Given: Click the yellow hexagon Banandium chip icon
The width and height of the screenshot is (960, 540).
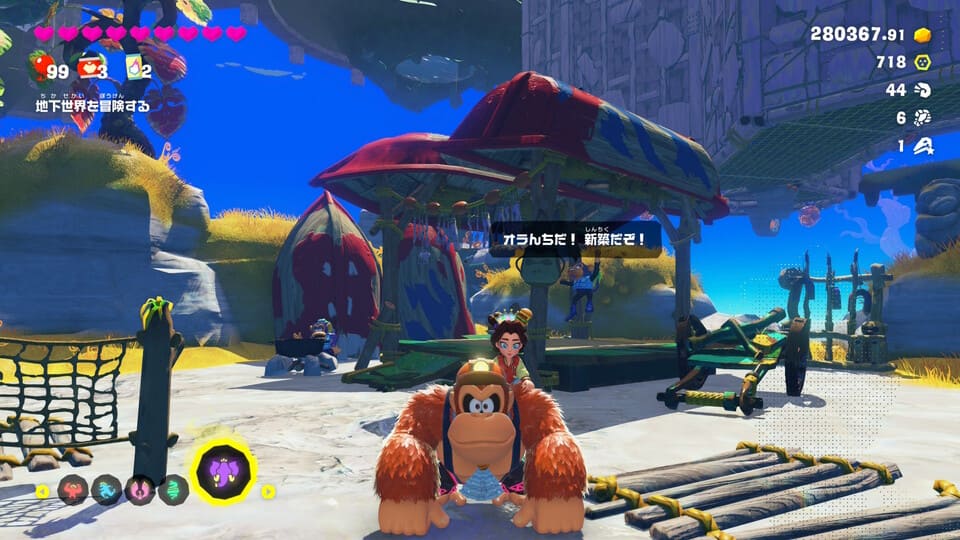Looking at the screenshot, I should (x=923, y=63).
